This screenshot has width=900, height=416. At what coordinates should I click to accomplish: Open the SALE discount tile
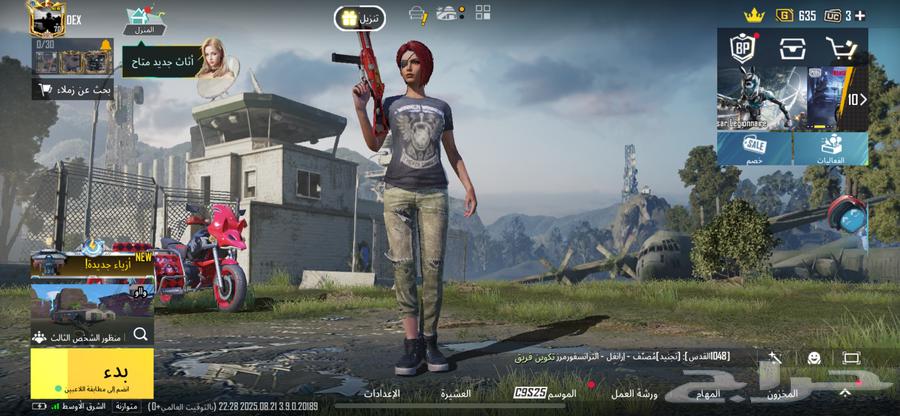(755, 149)
